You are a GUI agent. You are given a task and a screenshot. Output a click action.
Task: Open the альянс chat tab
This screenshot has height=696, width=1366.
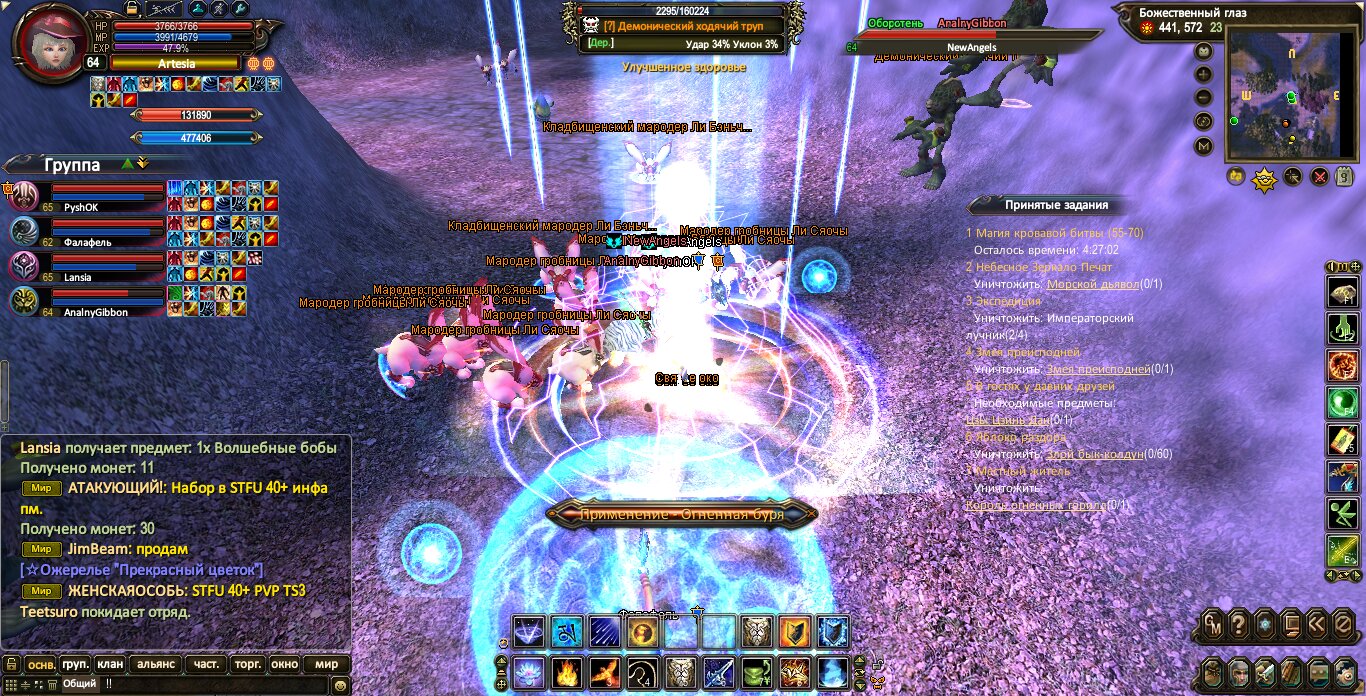(156, 664)
